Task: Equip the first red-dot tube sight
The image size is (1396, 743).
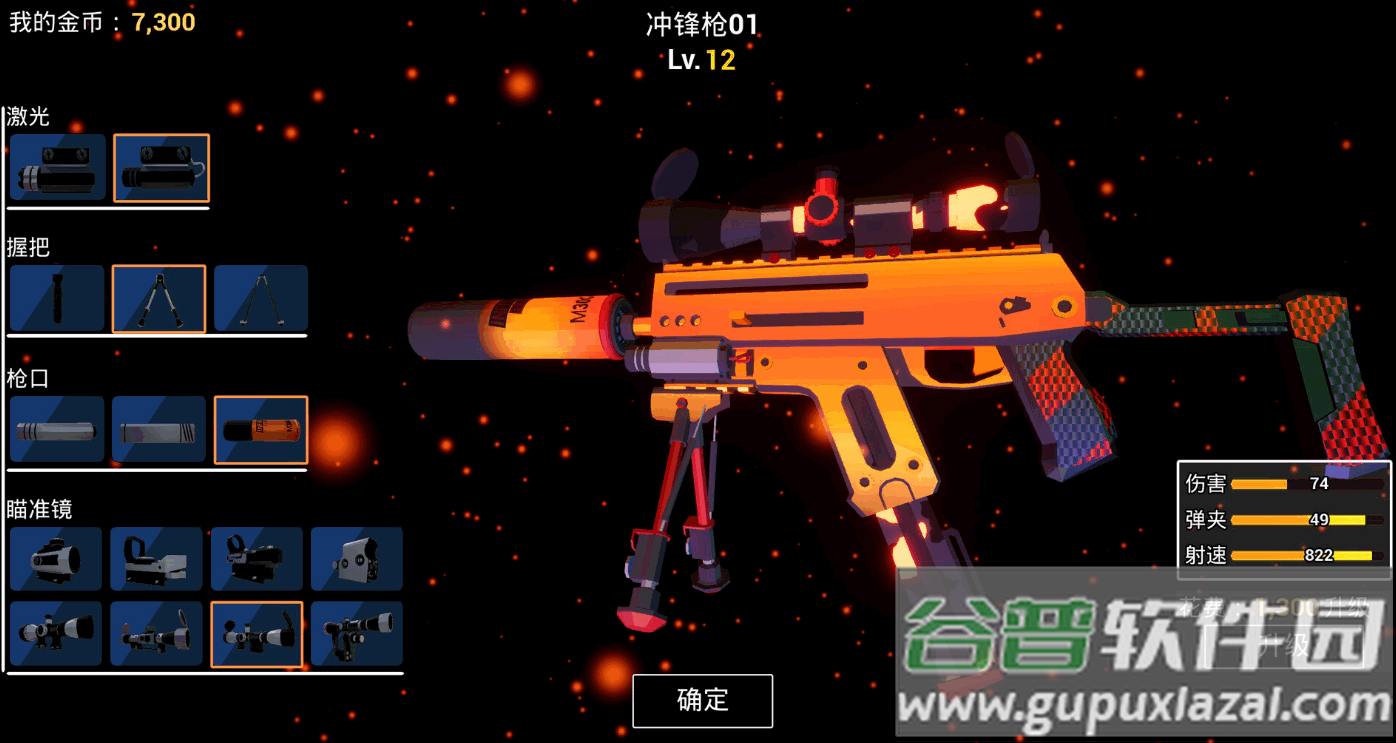Action: [x=56, y=559]
